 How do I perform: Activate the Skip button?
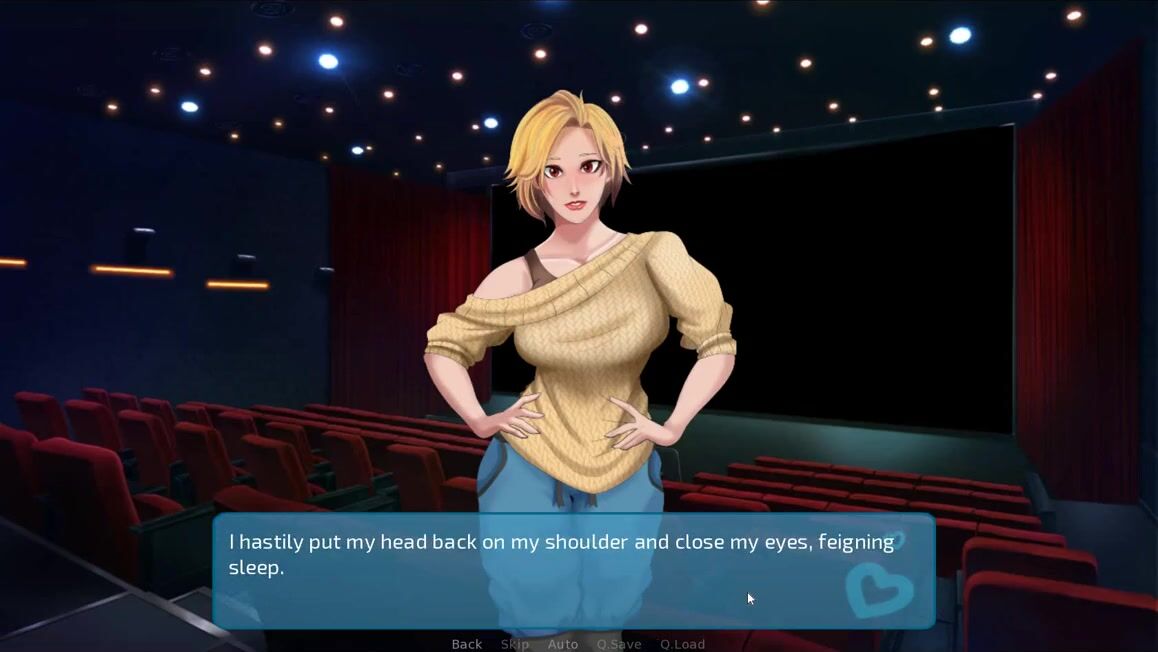514,644
